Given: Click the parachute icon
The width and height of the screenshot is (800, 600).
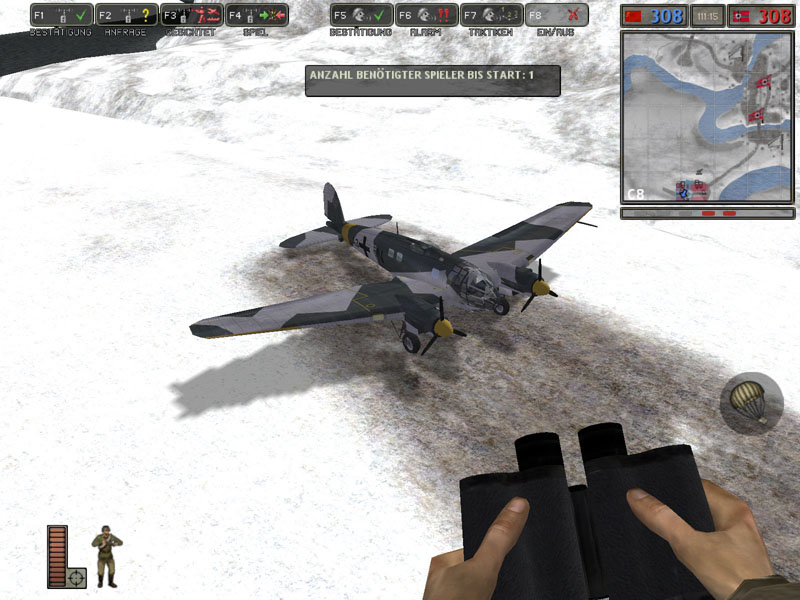Looking at the screenshot, I should click(x=751, y=403).
